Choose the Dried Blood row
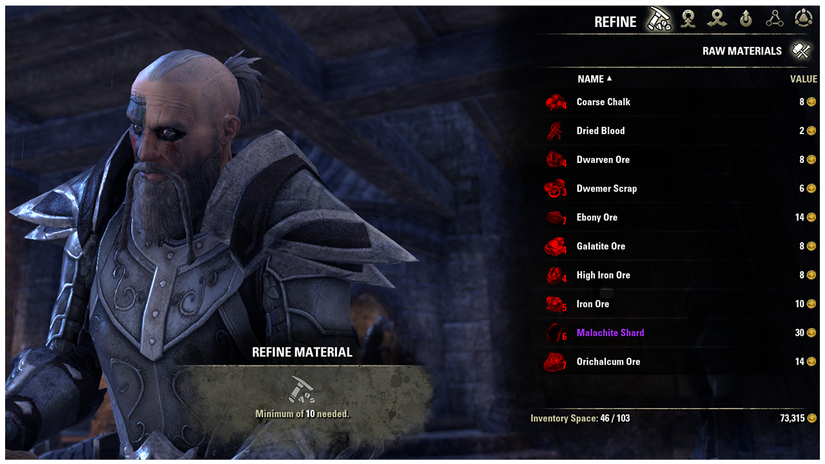825x464 pixels. [600, 131]
